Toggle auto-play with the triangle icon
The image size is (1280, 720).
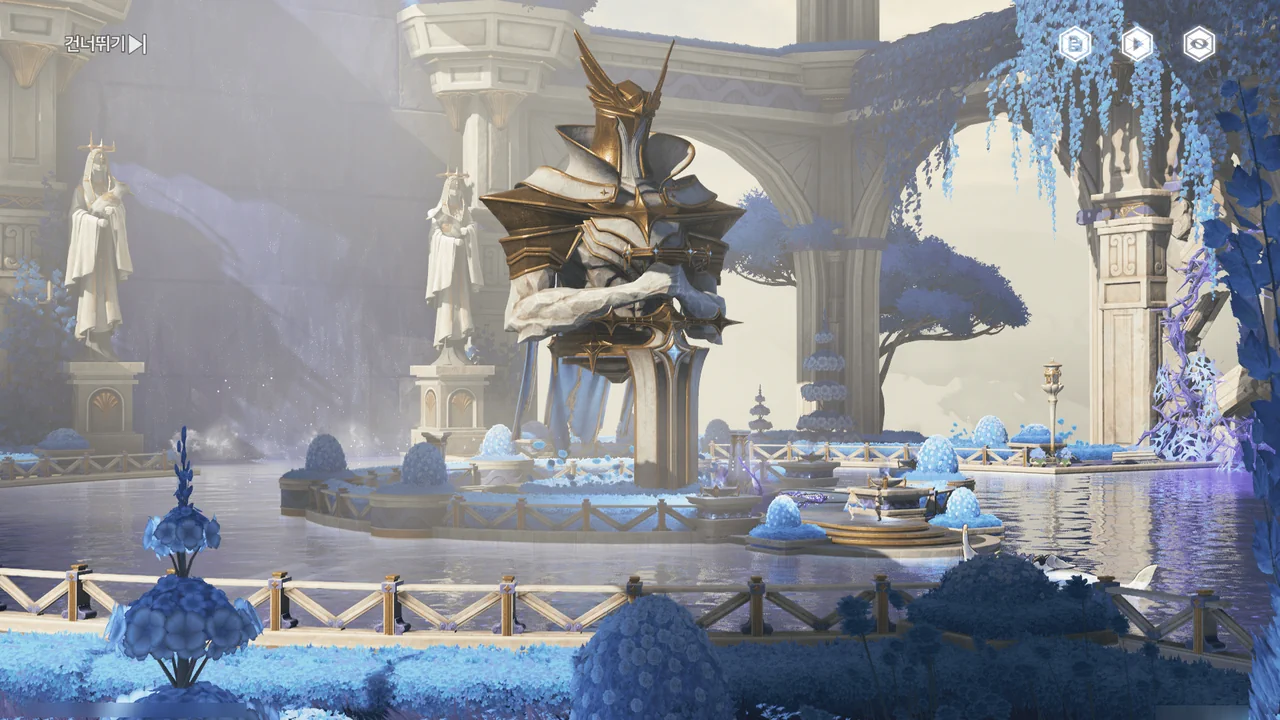click(1137, 44)
